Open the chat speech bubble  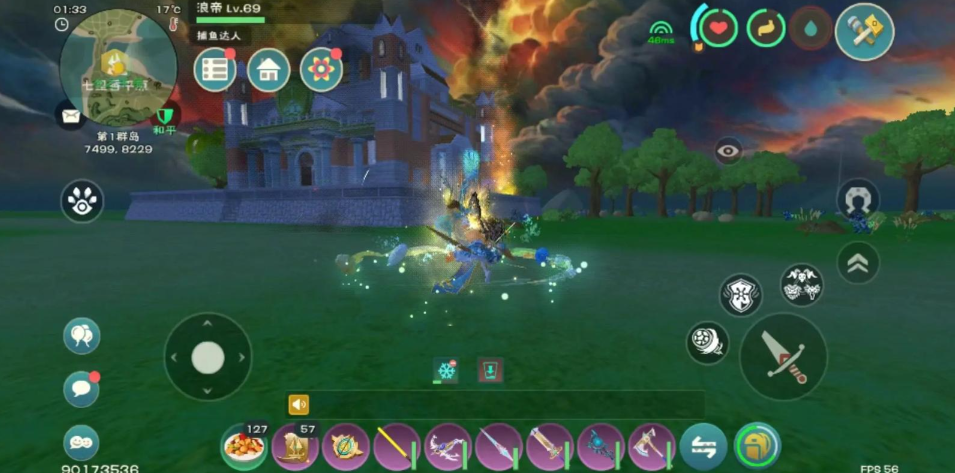(81, 388)
